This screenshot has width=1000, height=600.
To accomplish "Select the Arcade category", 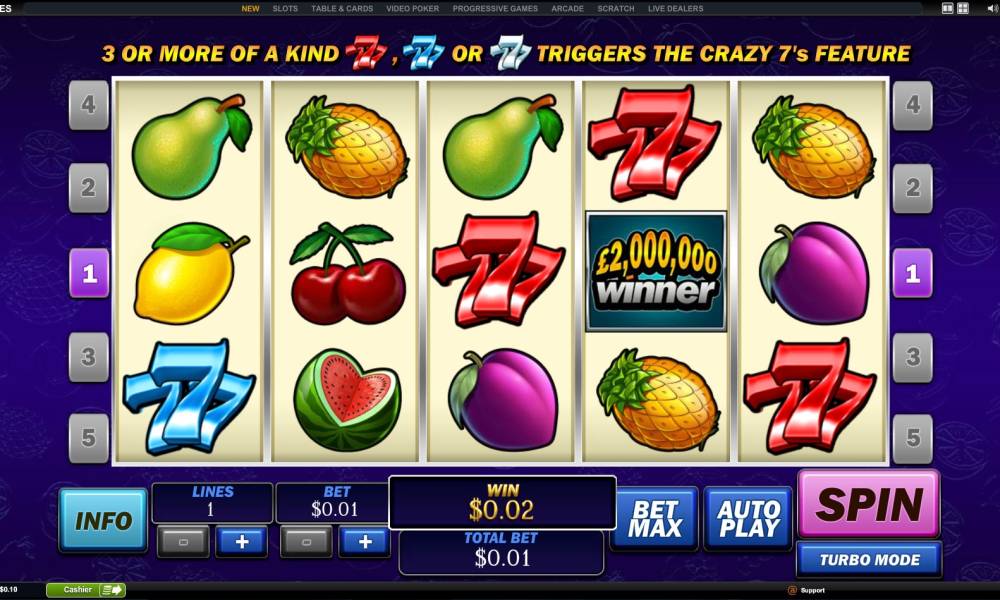I will point(567,8).
